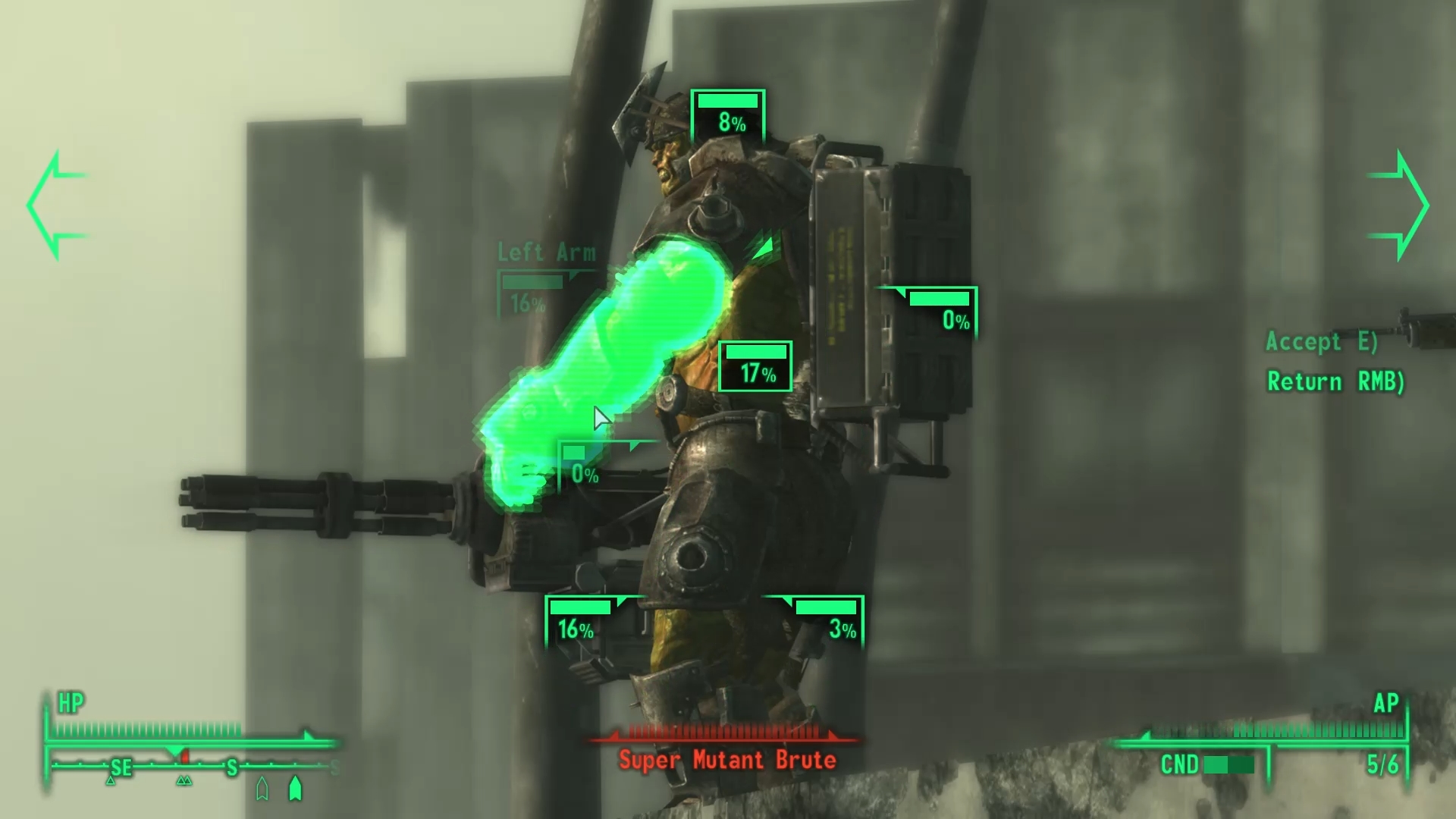Select the torso 17% hit chance box

pos(755,366)
